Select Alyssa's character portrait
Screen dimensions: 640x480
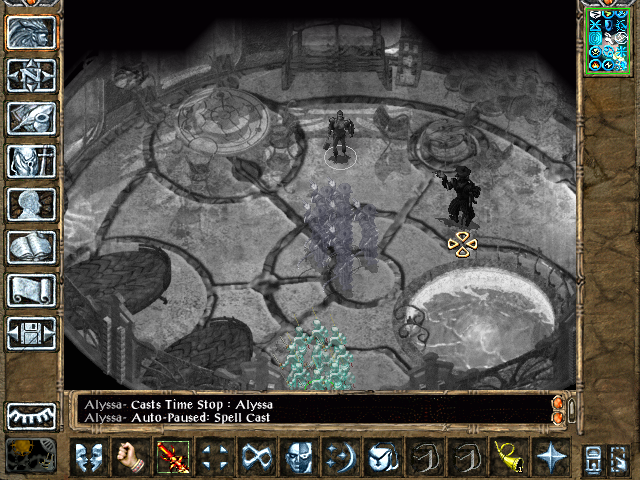pyautogui.click(x=610, y=40)
